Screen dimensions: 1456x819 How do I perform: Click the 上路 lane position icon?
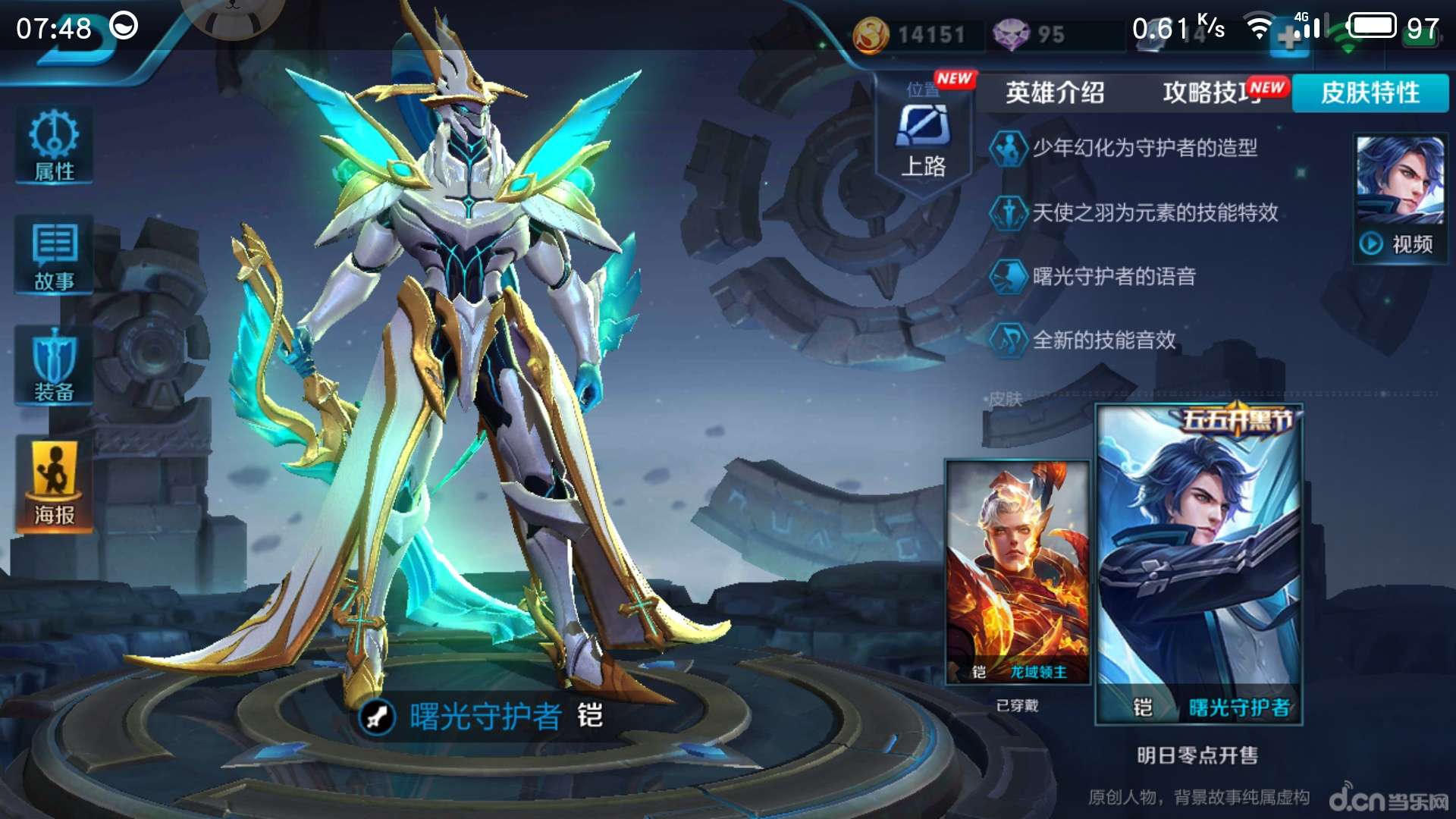[924, 135]
